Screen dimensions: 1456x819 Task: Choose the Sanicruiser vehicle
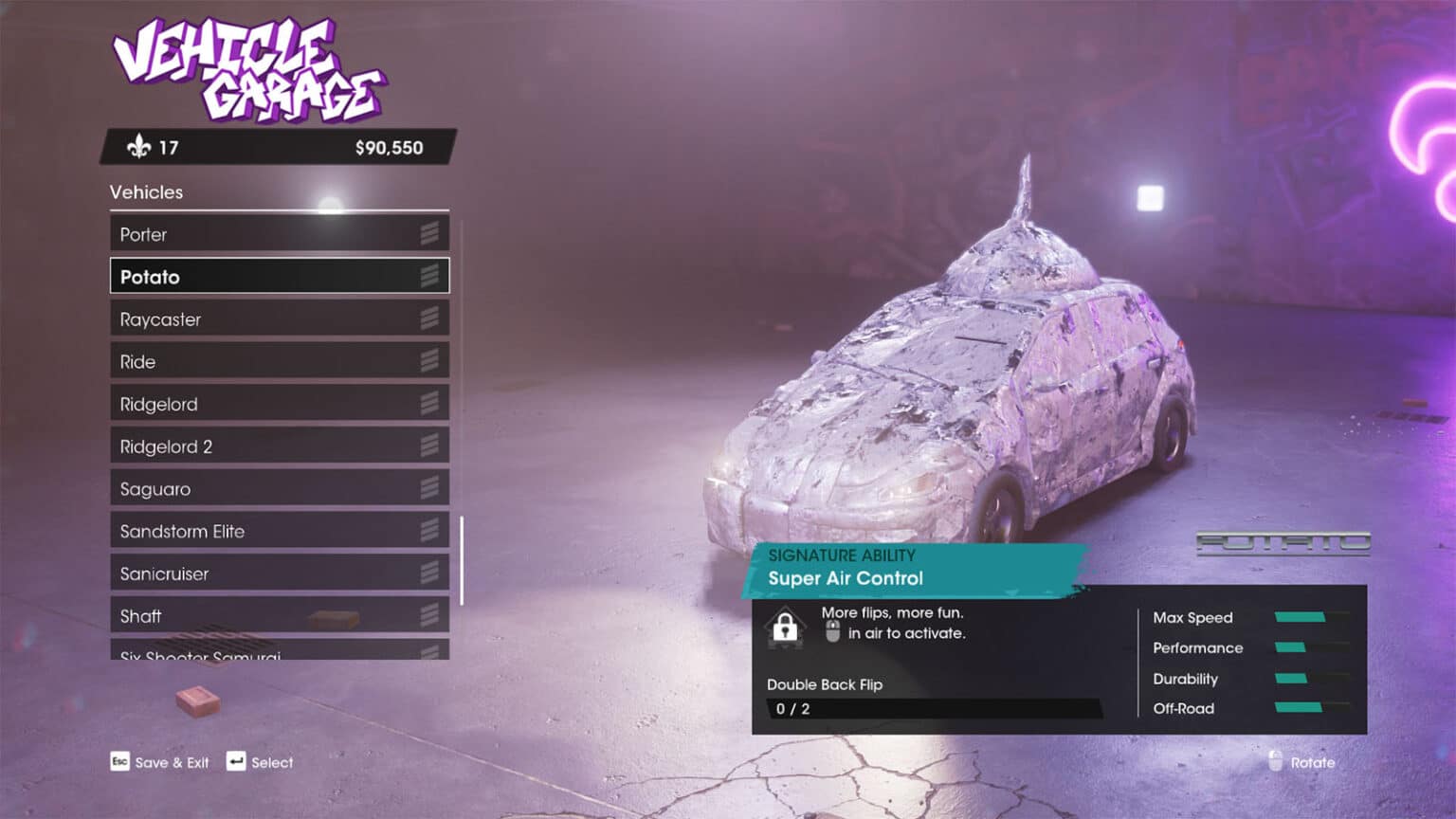click(x=279, y=573)
